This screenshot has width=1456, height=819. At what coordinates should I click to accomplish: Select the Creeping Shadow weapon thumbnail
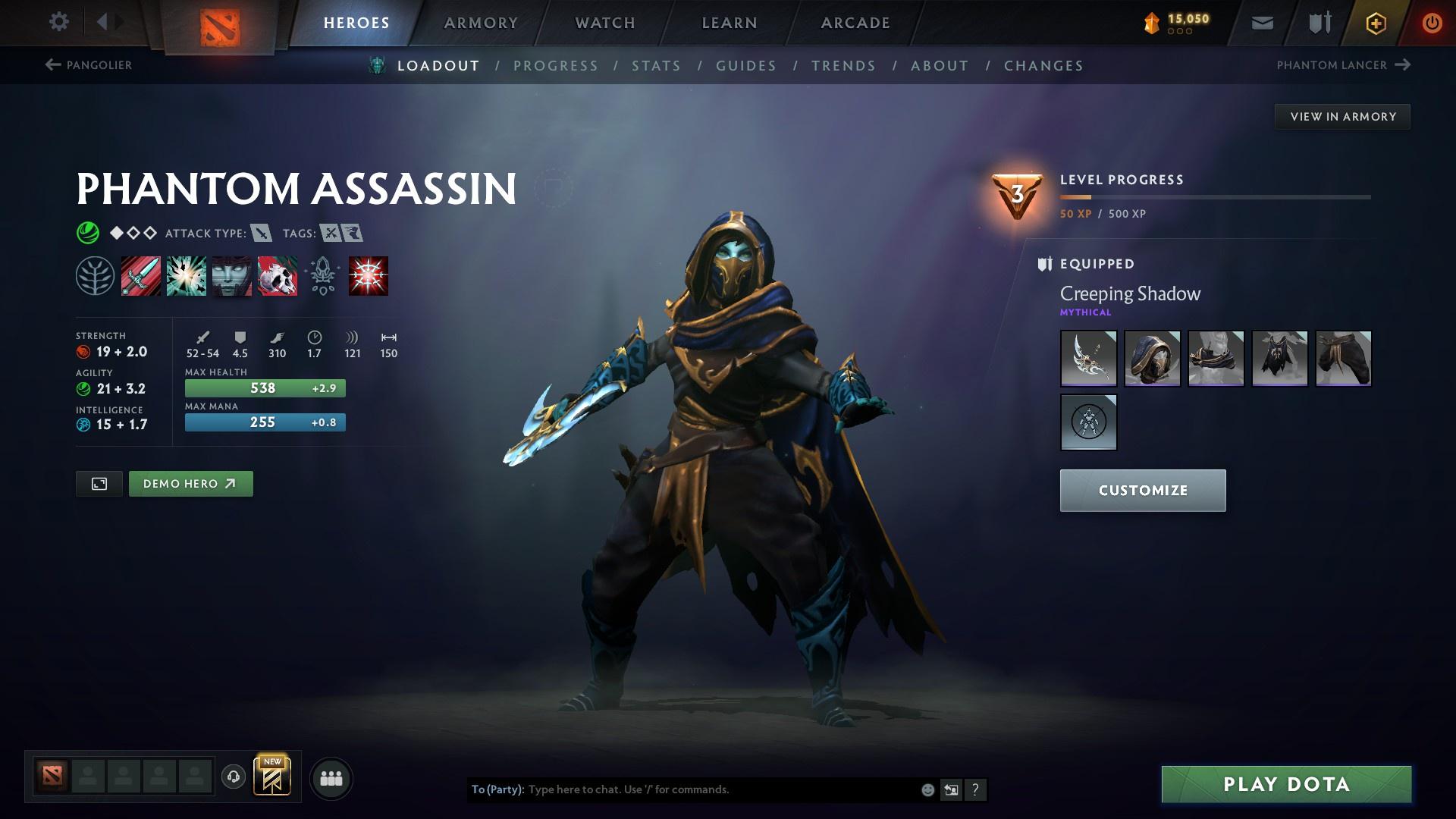1088,359
